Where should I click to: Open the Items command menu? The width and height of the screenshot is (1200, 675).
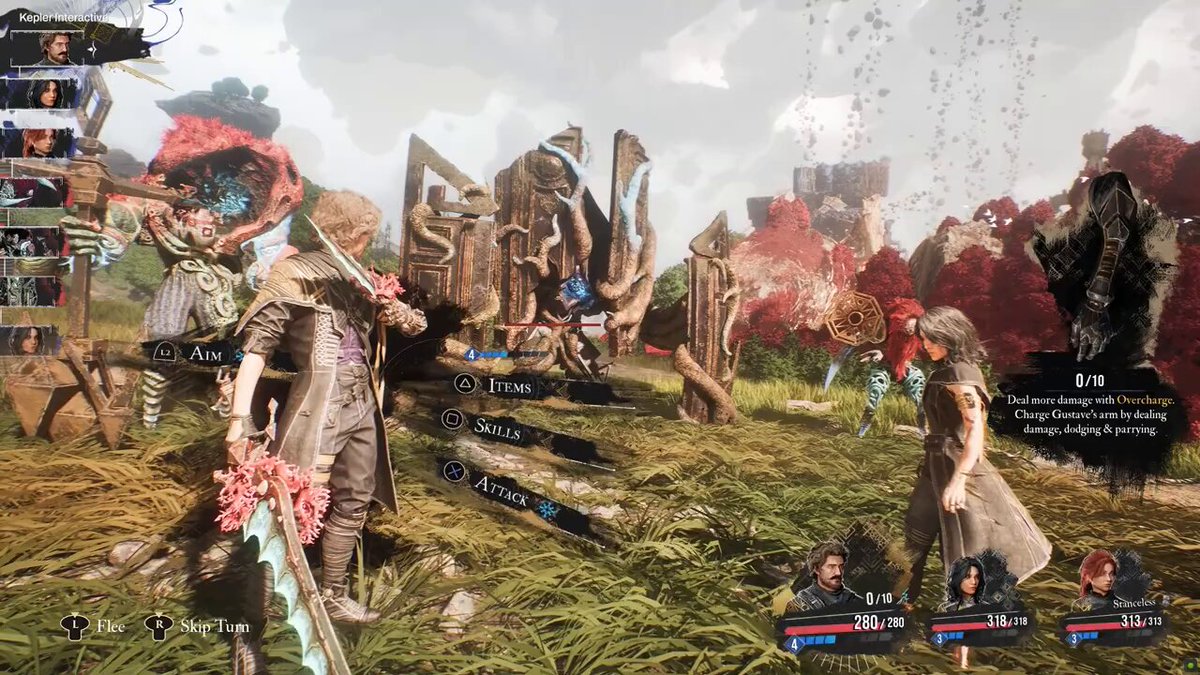coord(508,384)
